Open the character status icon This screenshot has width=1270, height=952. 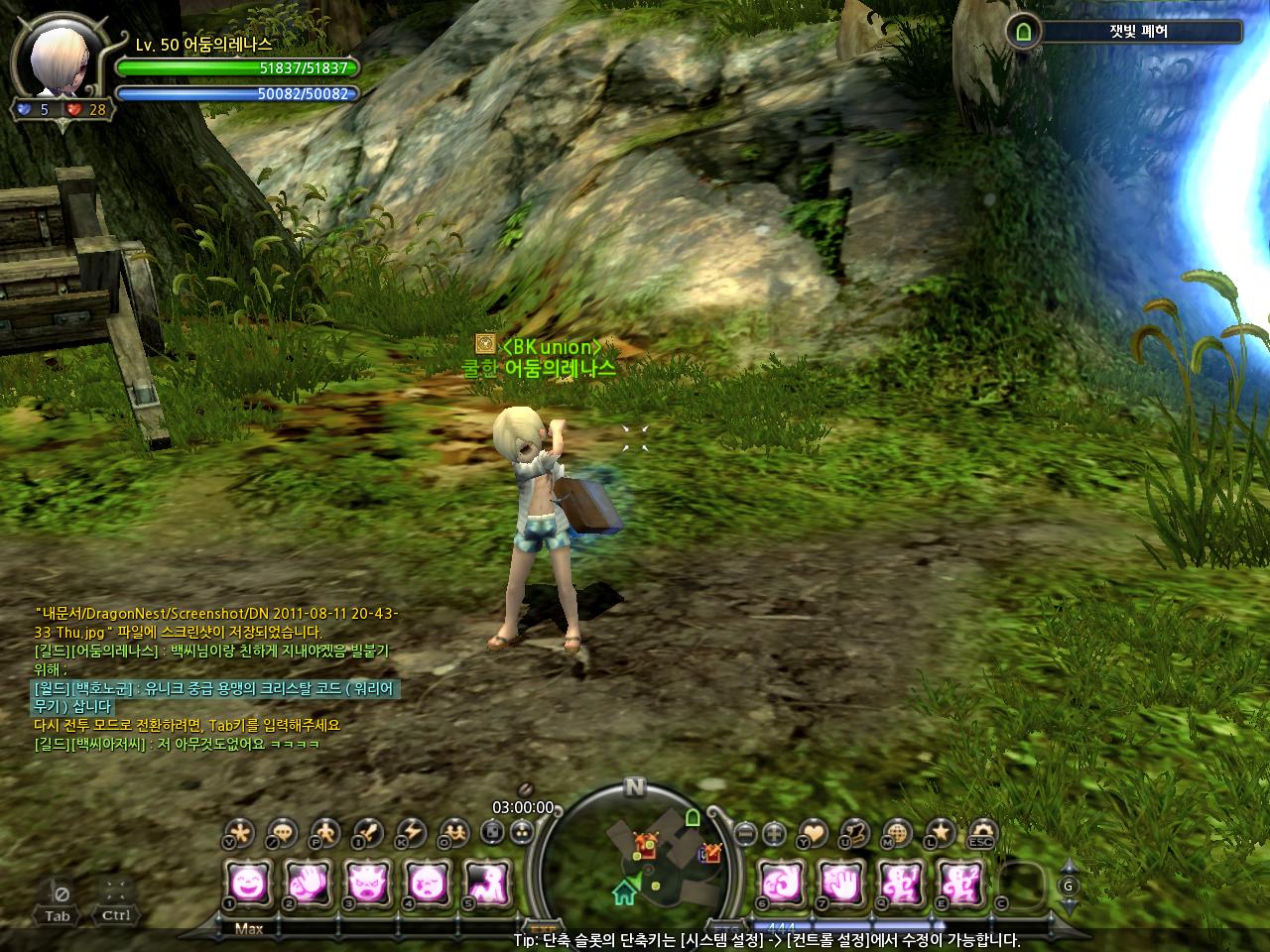click(x=324, y=832)
